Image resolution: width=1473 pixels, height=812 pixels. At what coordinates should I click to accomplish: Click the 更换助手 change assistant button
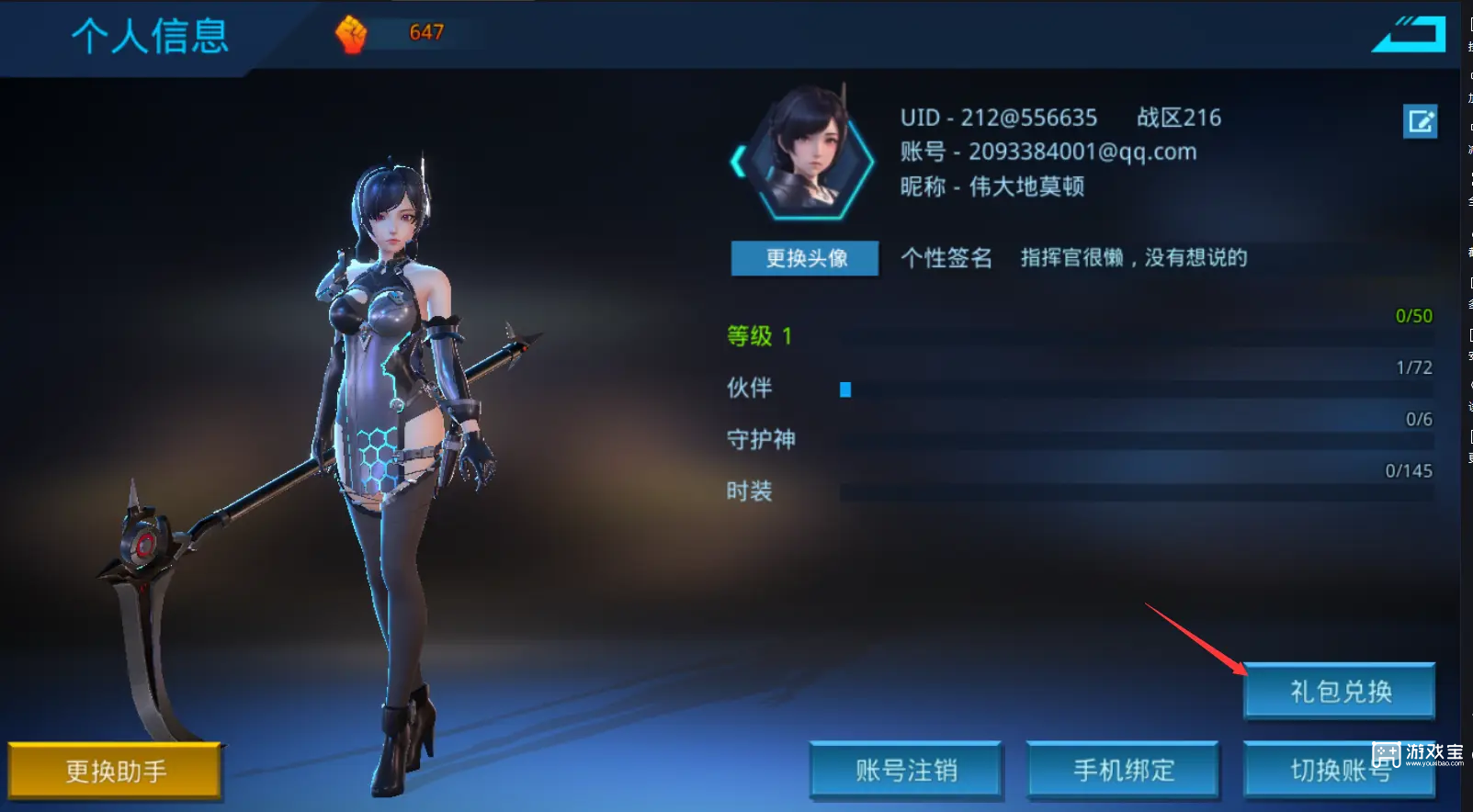(115, 772)
